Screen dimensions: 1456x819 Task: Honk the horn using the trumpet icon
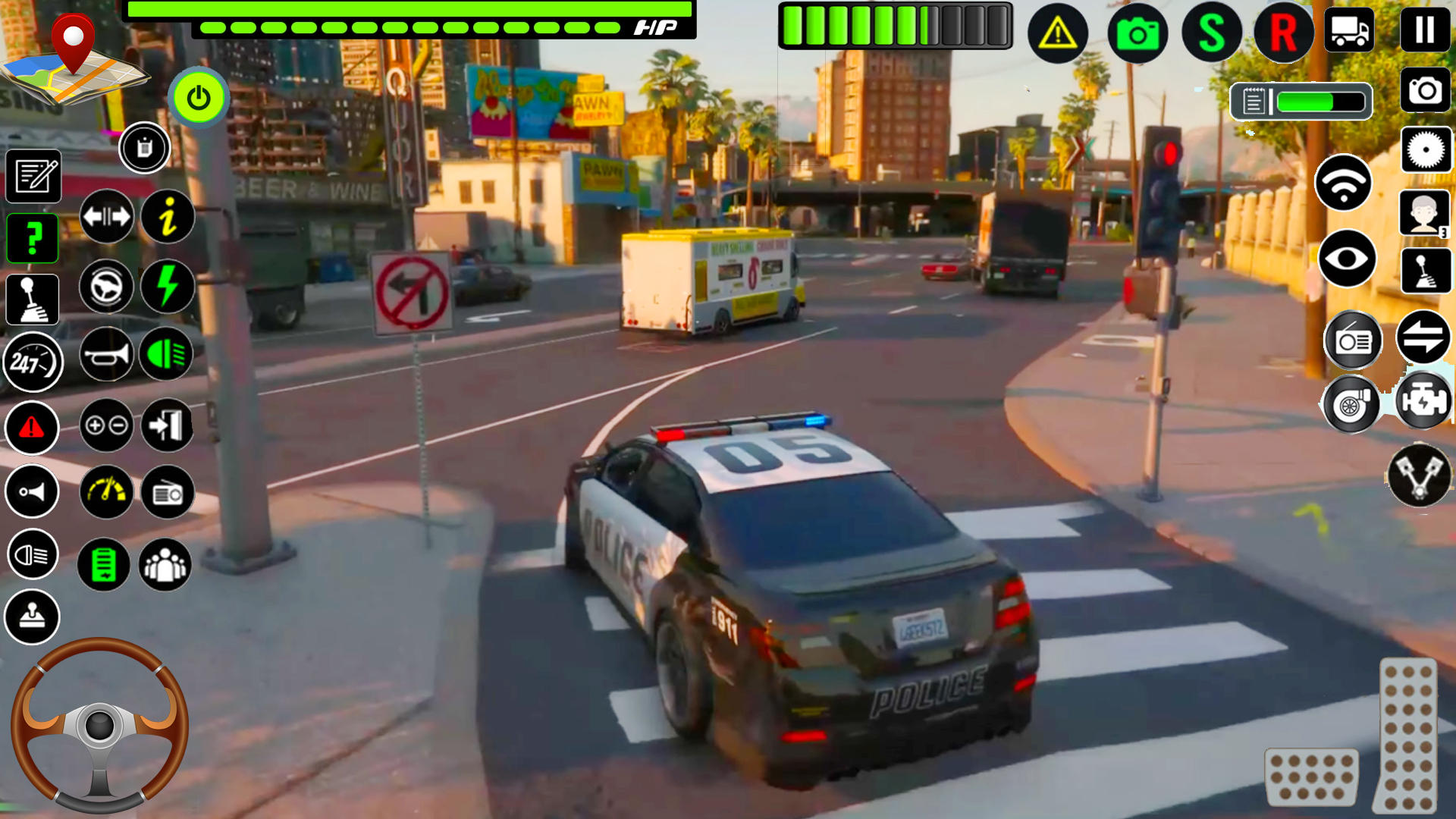106,354
